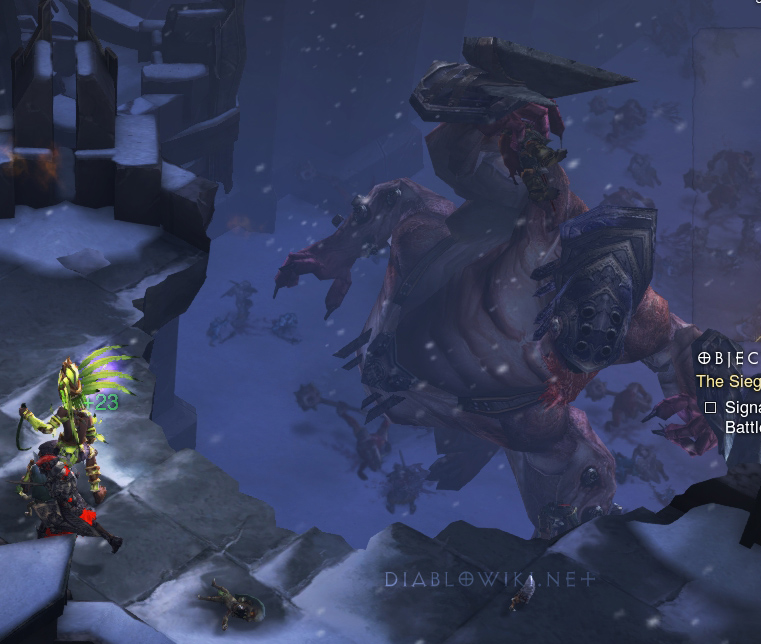The image size is (761, 644).
Task: Select the "Signa..." objective entry
Action: pos(741,408)
